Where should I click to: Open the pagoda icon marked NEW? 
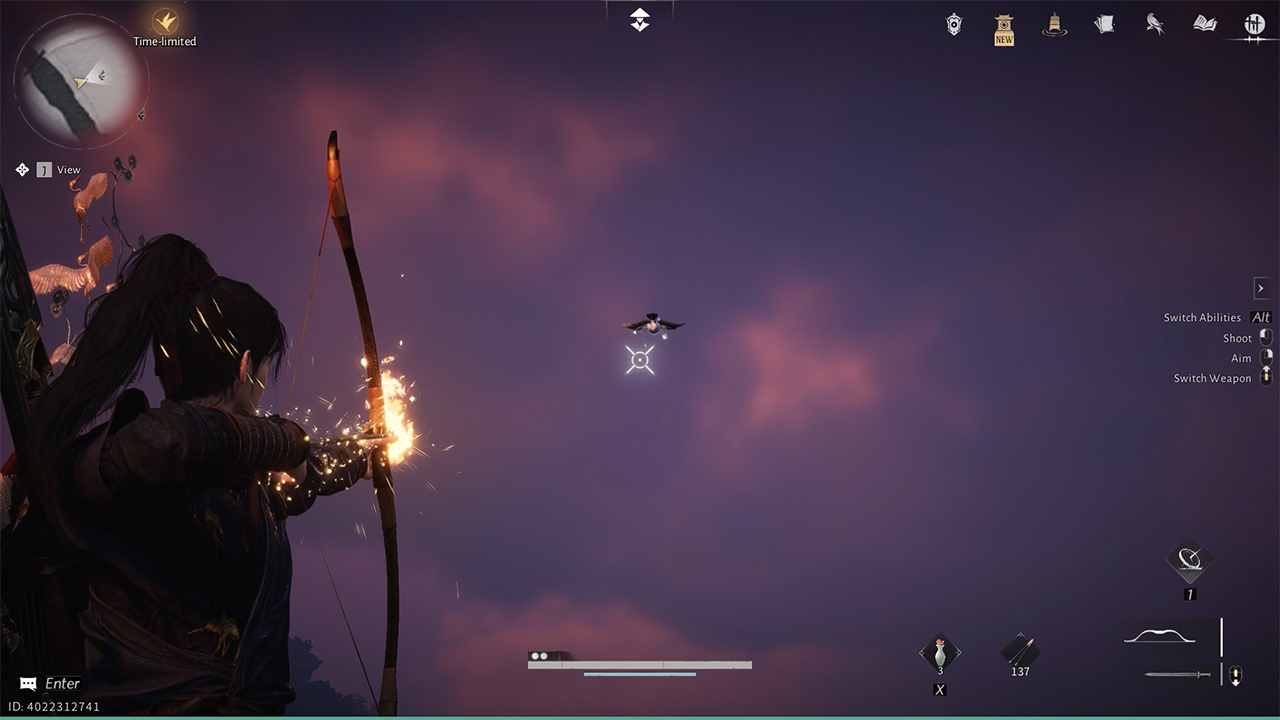(x=1004, y=28)
